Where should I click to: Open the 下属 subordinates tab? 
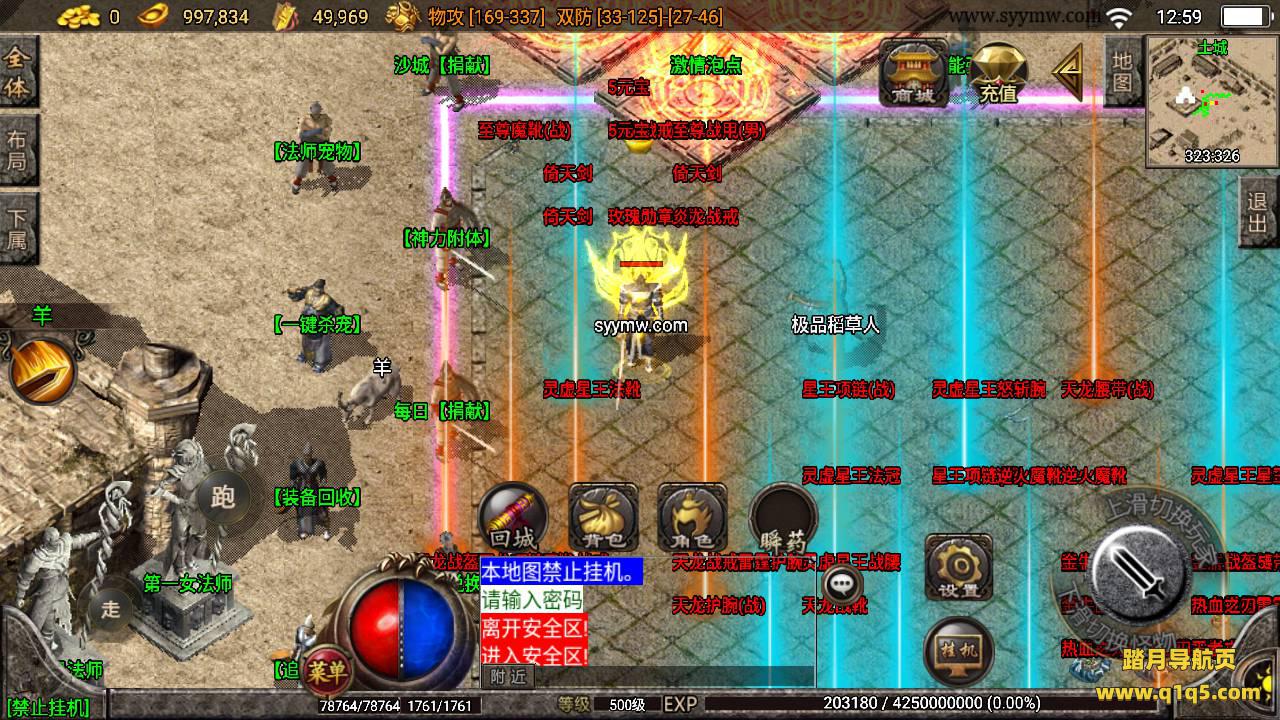[x=18, y=228]
